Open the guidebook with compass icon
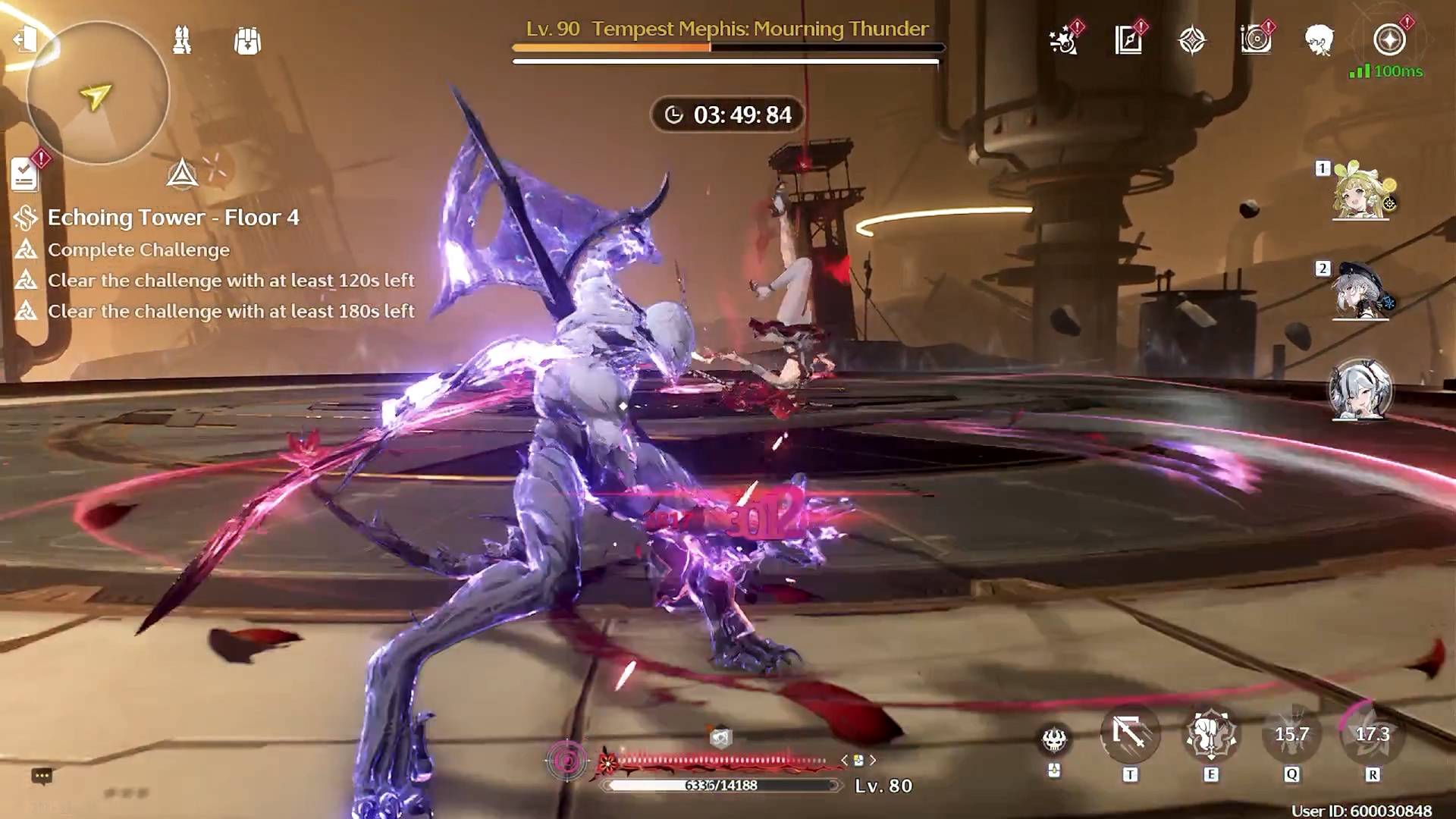The height and width of the screenshot is (819, 1456). click(1128, 40)
